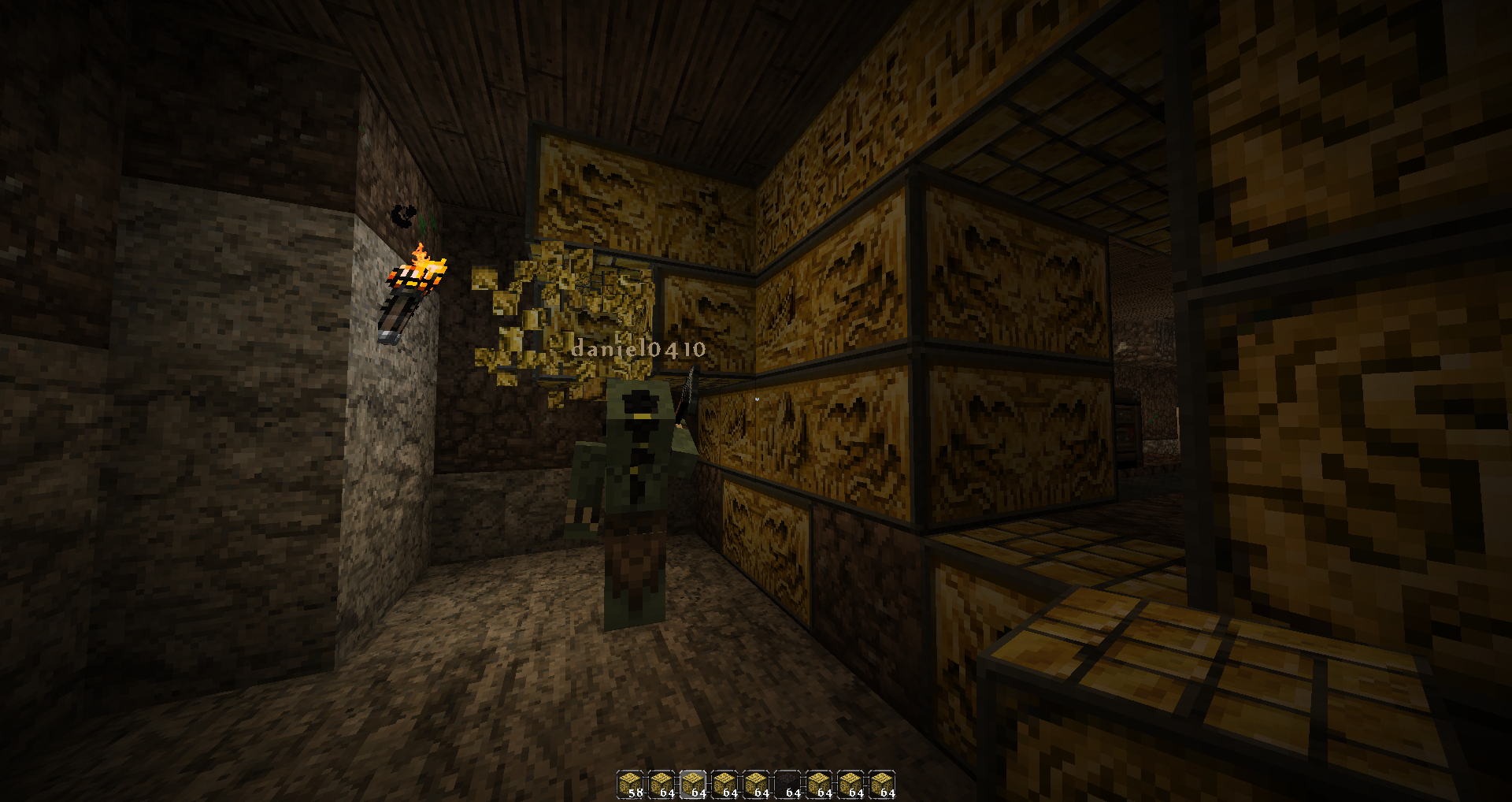Click the currently highlighted gold block slot
This screenshot has width=1512, height=802.
point(693,785)
